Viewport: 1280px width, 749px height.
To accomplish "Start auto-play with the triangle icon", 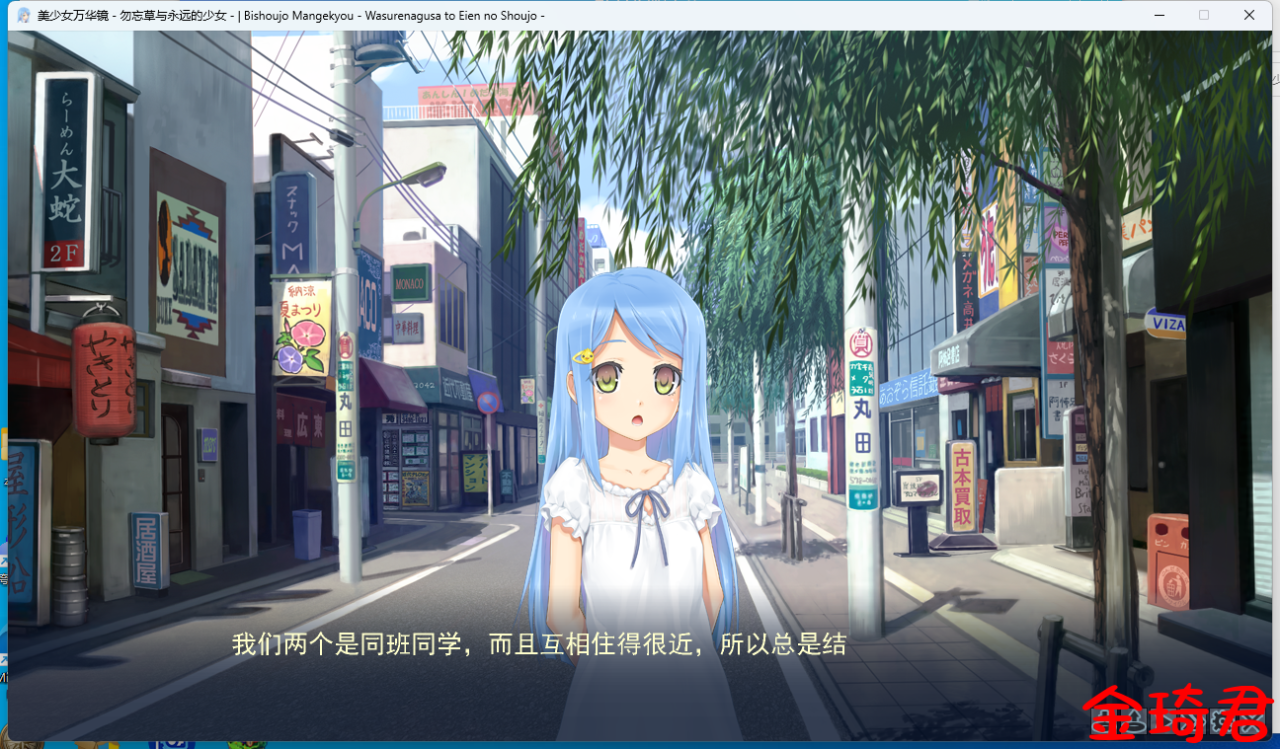I will pos(1165,721).
